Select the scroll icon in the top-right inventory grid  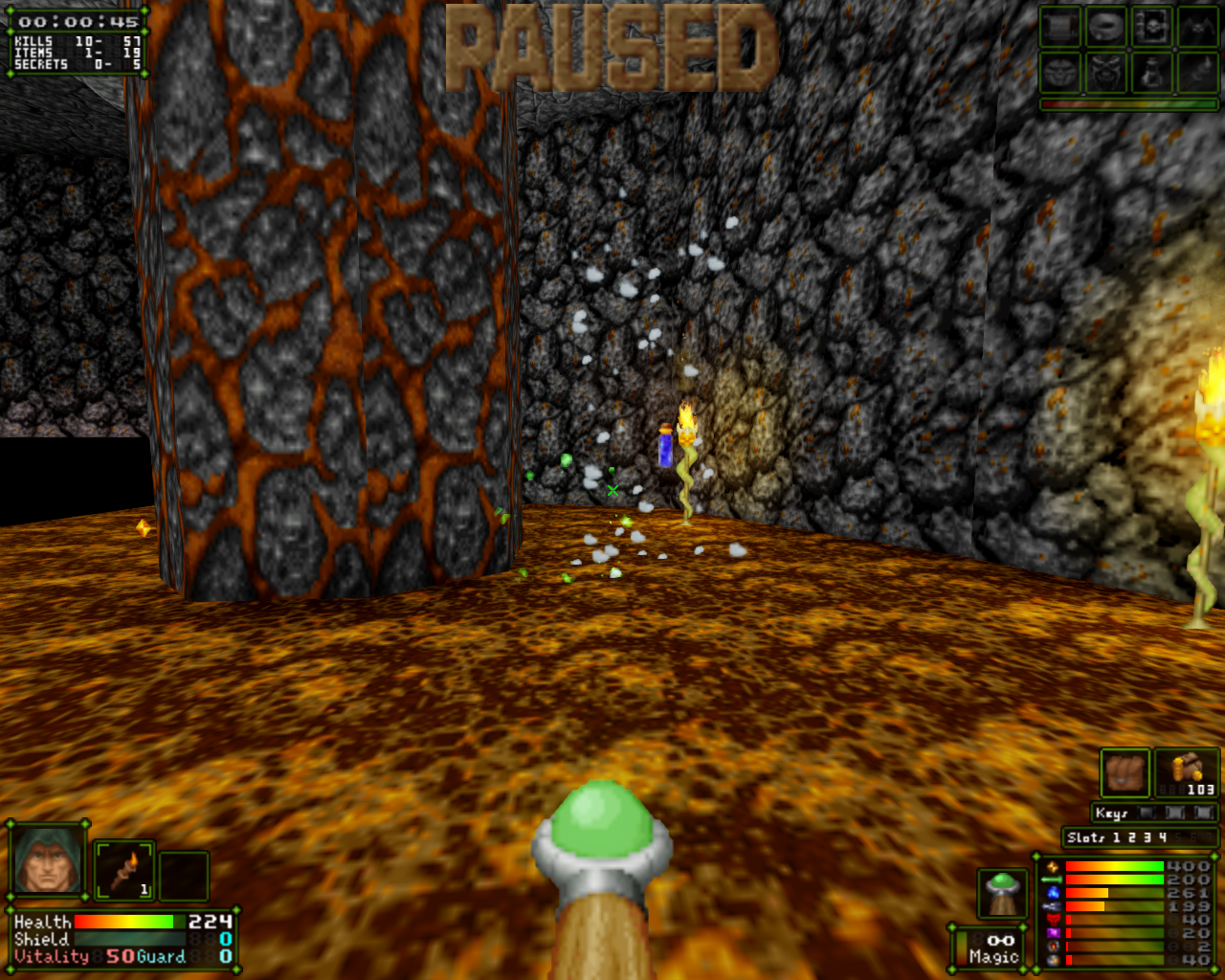coord(1060,27)
